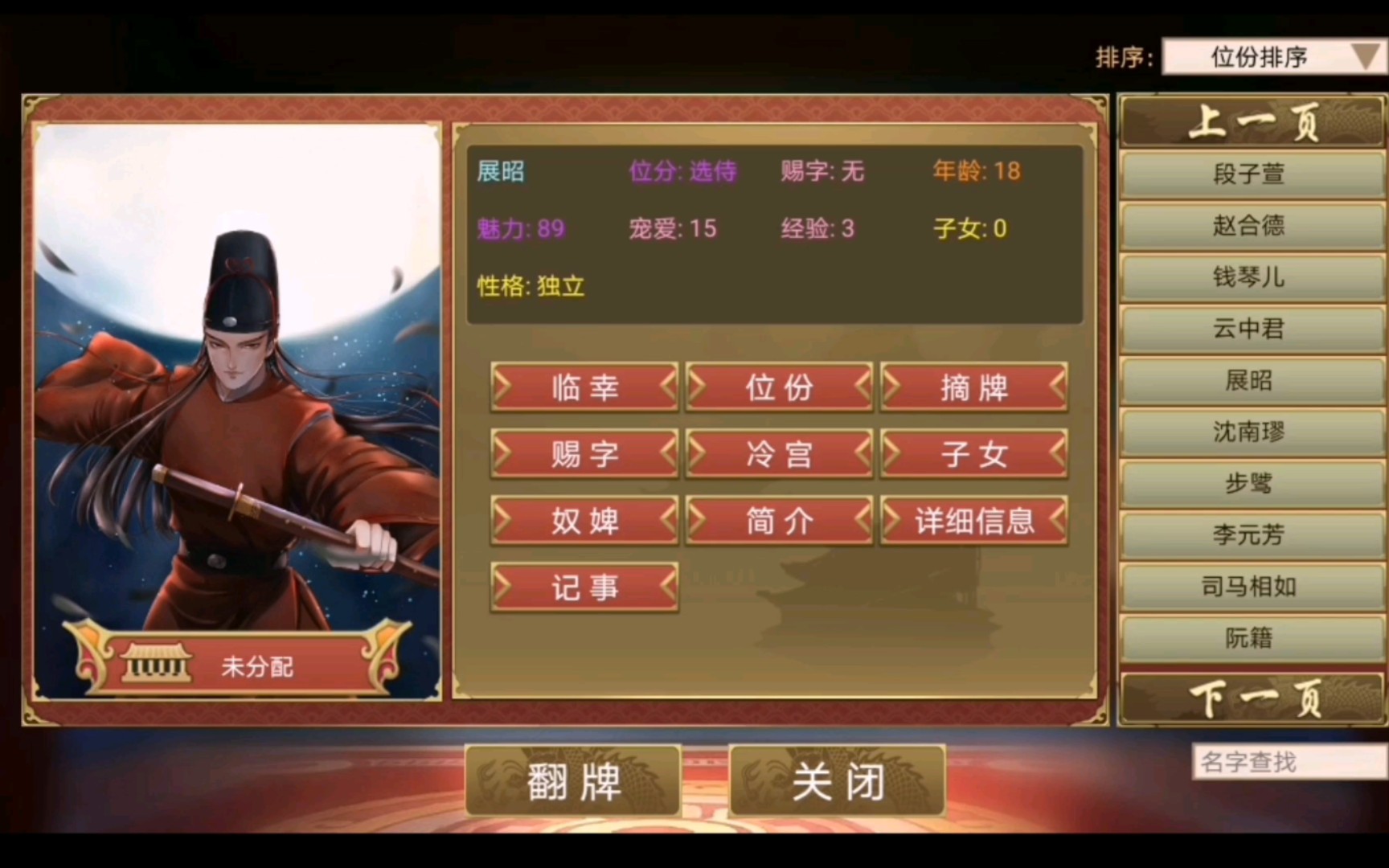Screen dimensions: 1389x868
Task: Click the dragon emblem on the 翻牌 button
Action: (506, 780)
